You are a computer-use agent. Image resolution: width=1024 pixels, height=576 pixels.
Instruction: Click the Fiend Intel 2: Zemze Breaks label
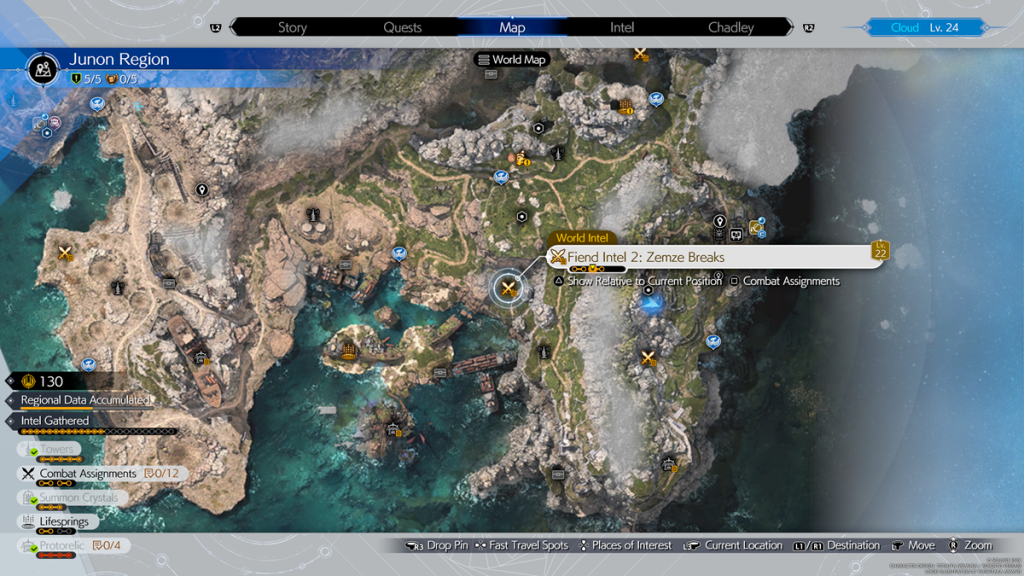point(646,257)
